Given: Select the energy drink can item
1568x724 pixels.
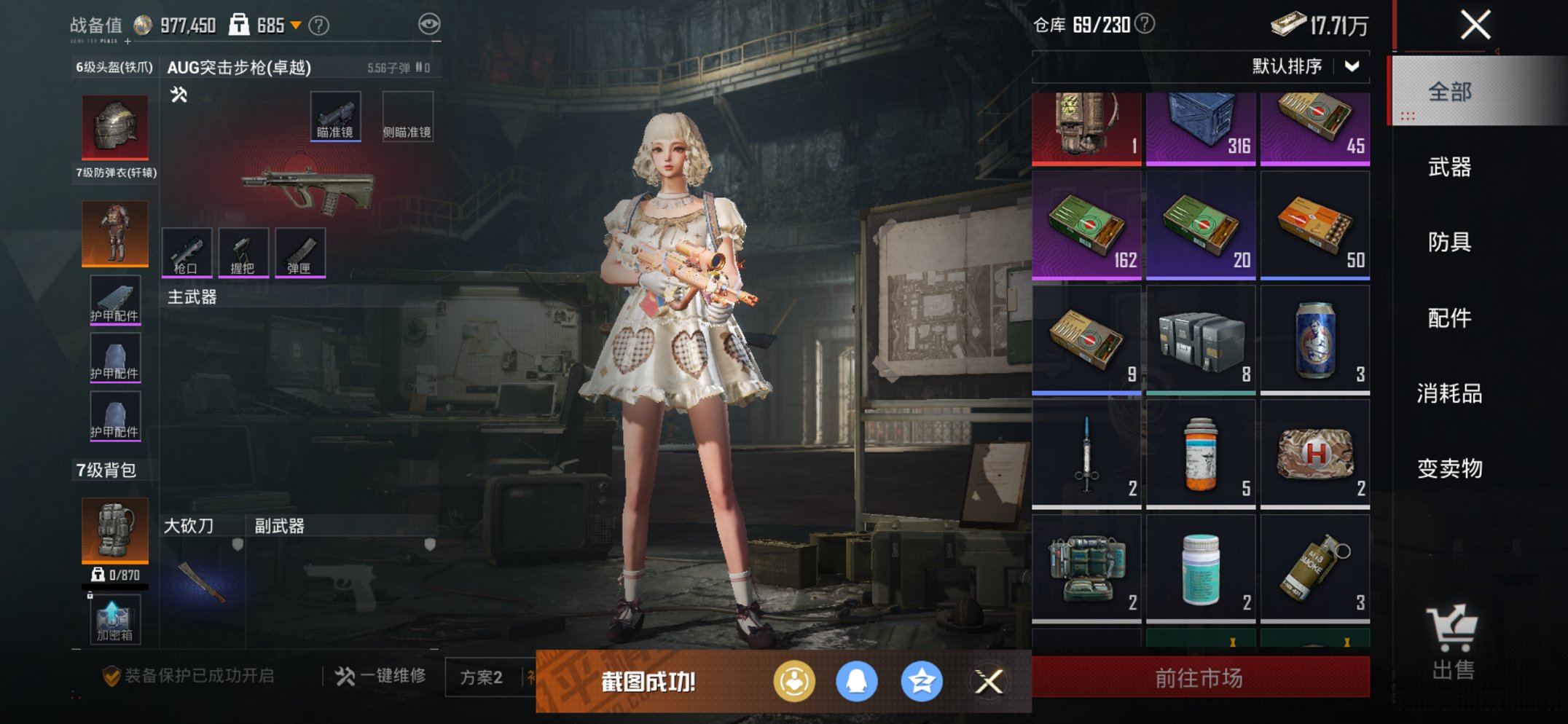Looking at the screenshot, I should (1315, 339).
